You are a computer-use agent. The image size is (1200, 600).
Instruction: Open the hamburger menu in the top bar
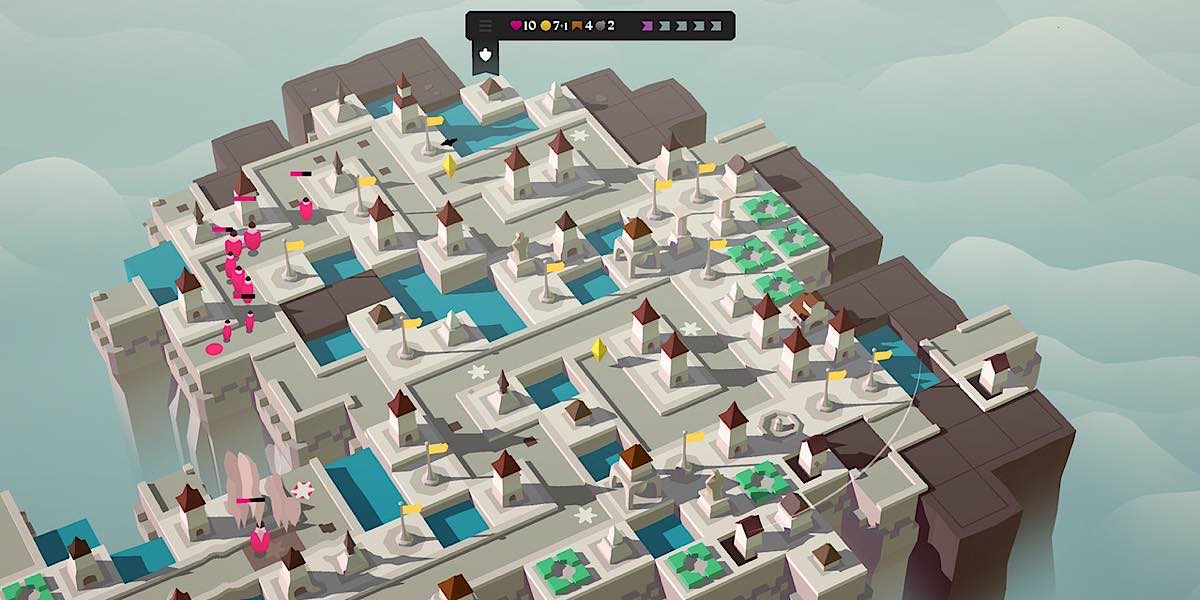(x=486, y=25)
